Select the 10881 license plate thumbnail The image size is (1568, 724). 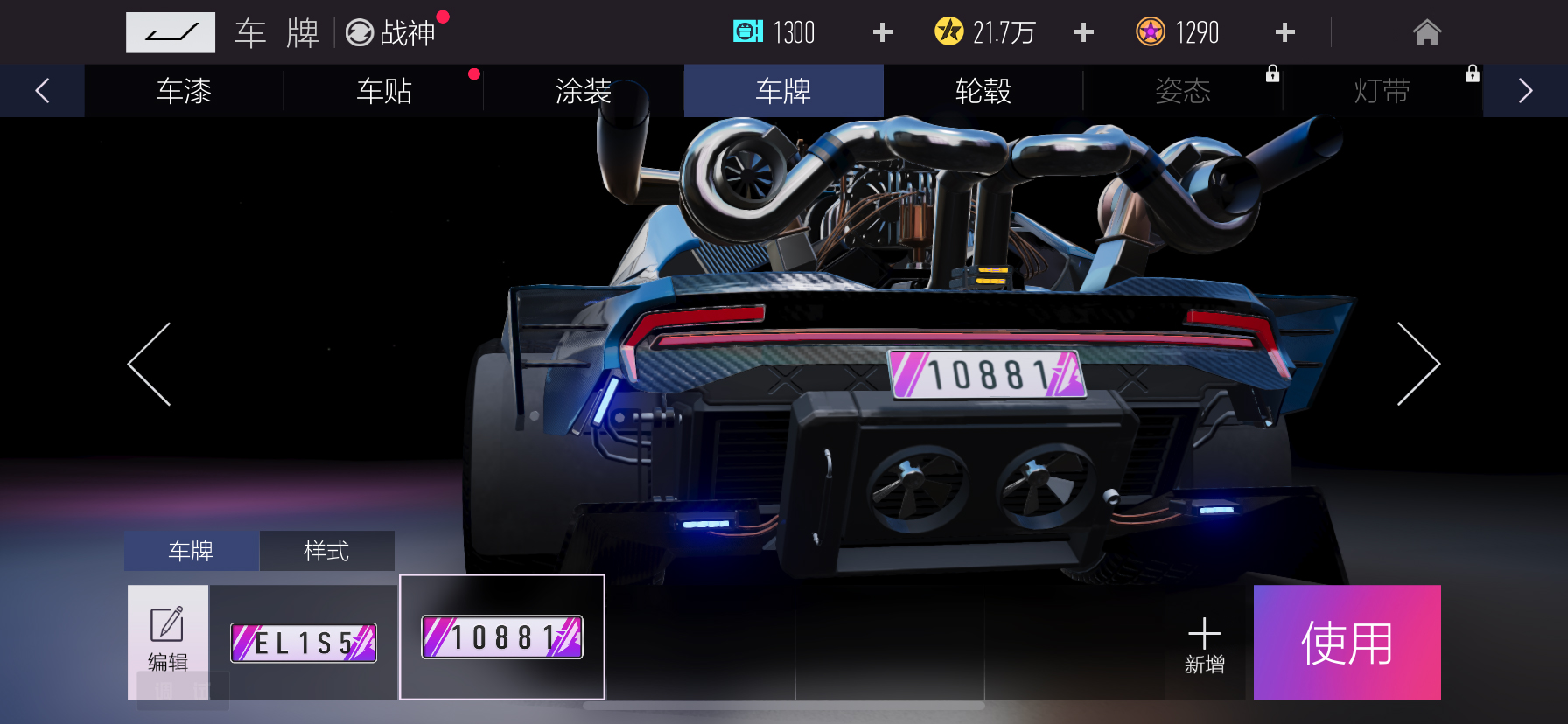[x=502, y=637]
